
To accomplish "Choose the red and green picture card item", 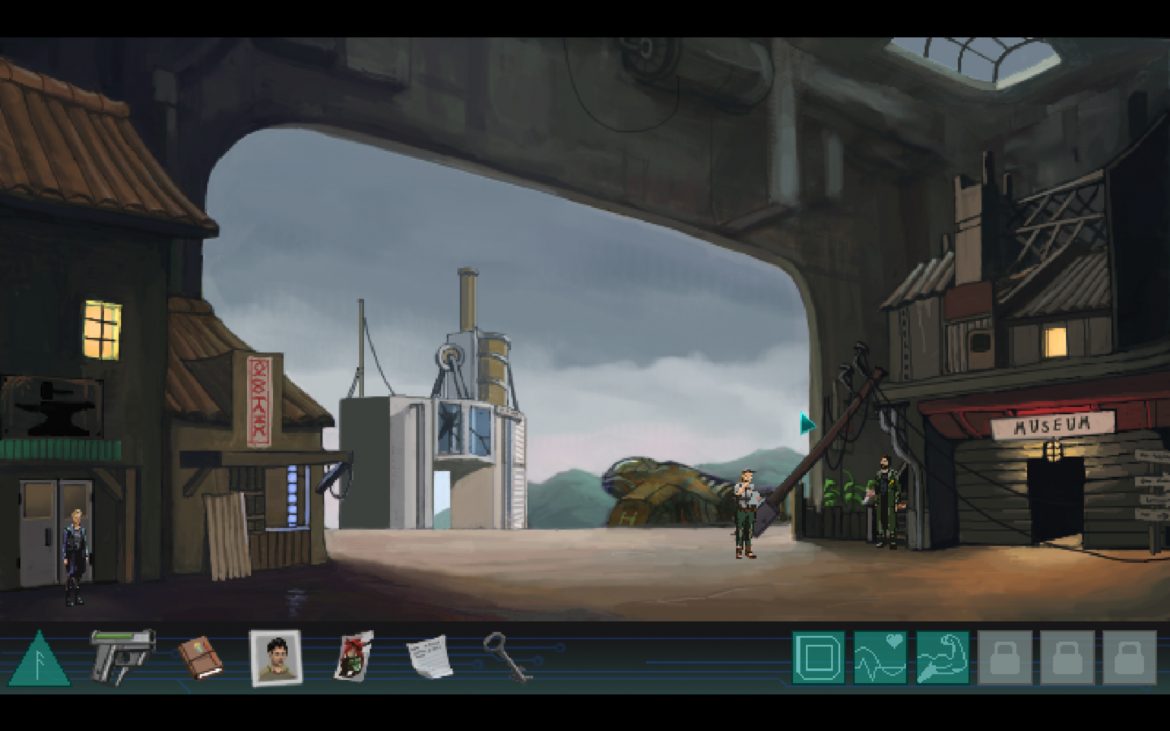I will click(353, 657).
